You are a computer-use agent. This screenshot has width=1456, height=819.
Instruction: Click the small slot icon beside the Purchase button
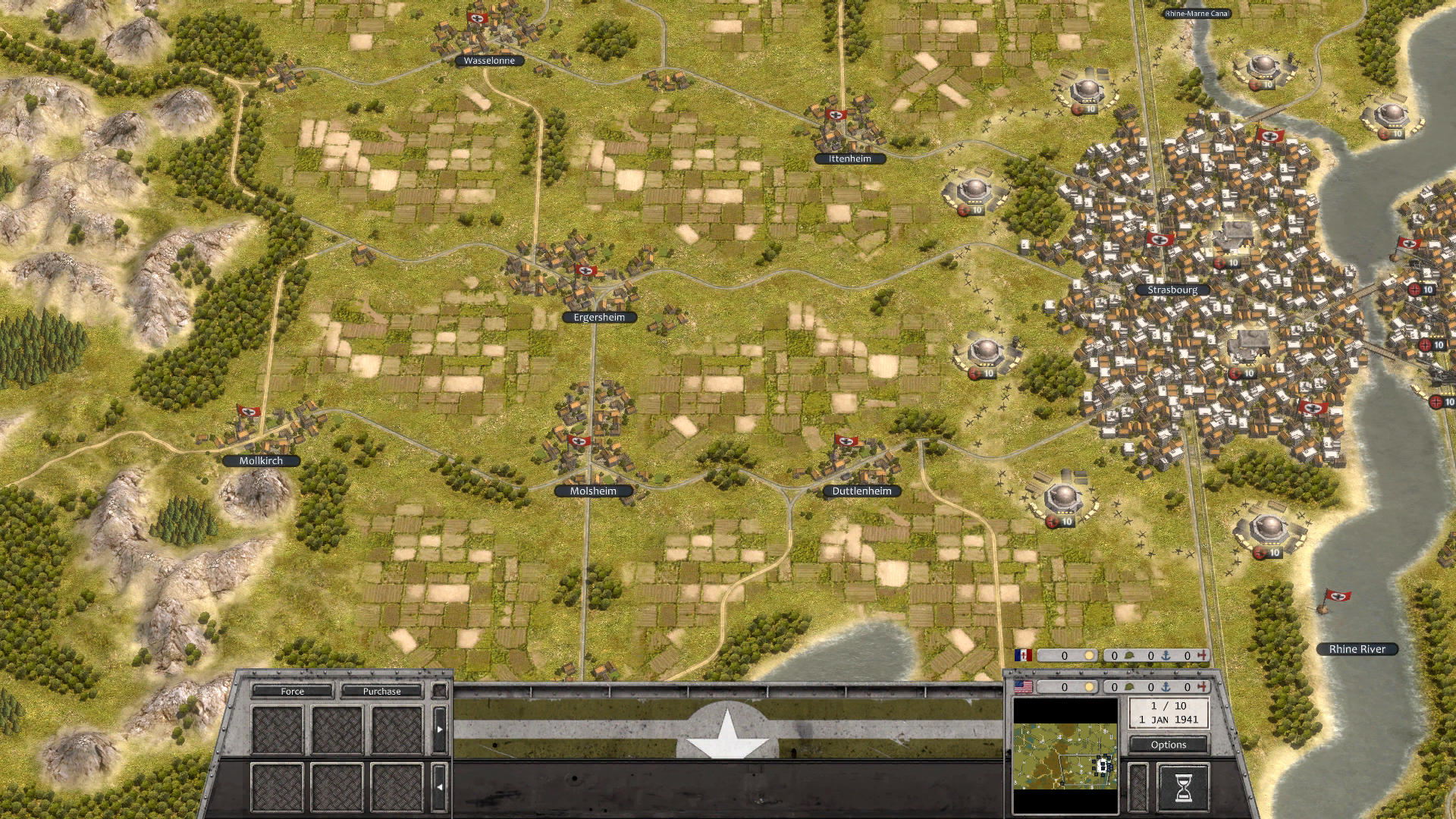tap(439, 691)
